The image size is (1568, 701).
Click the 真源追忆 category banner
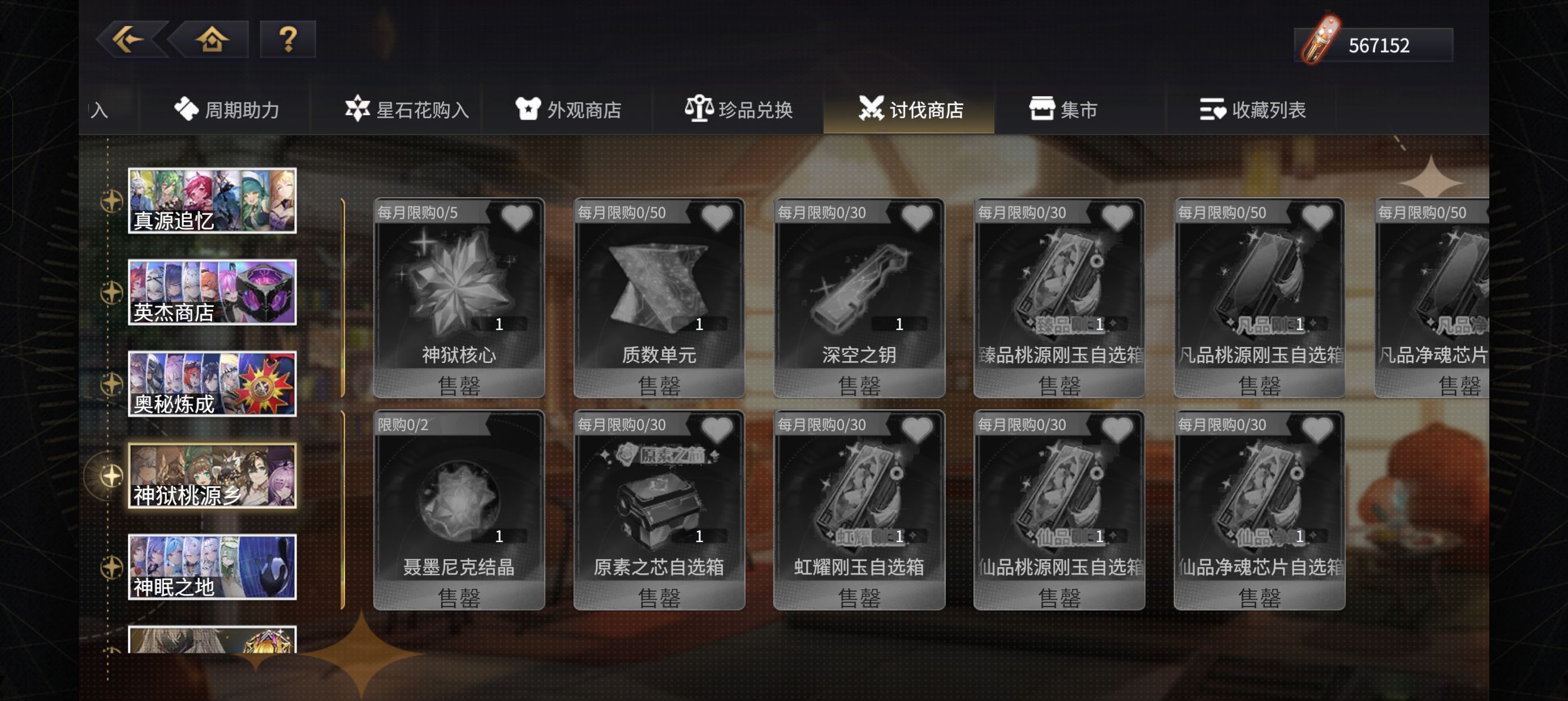[212, 201]
